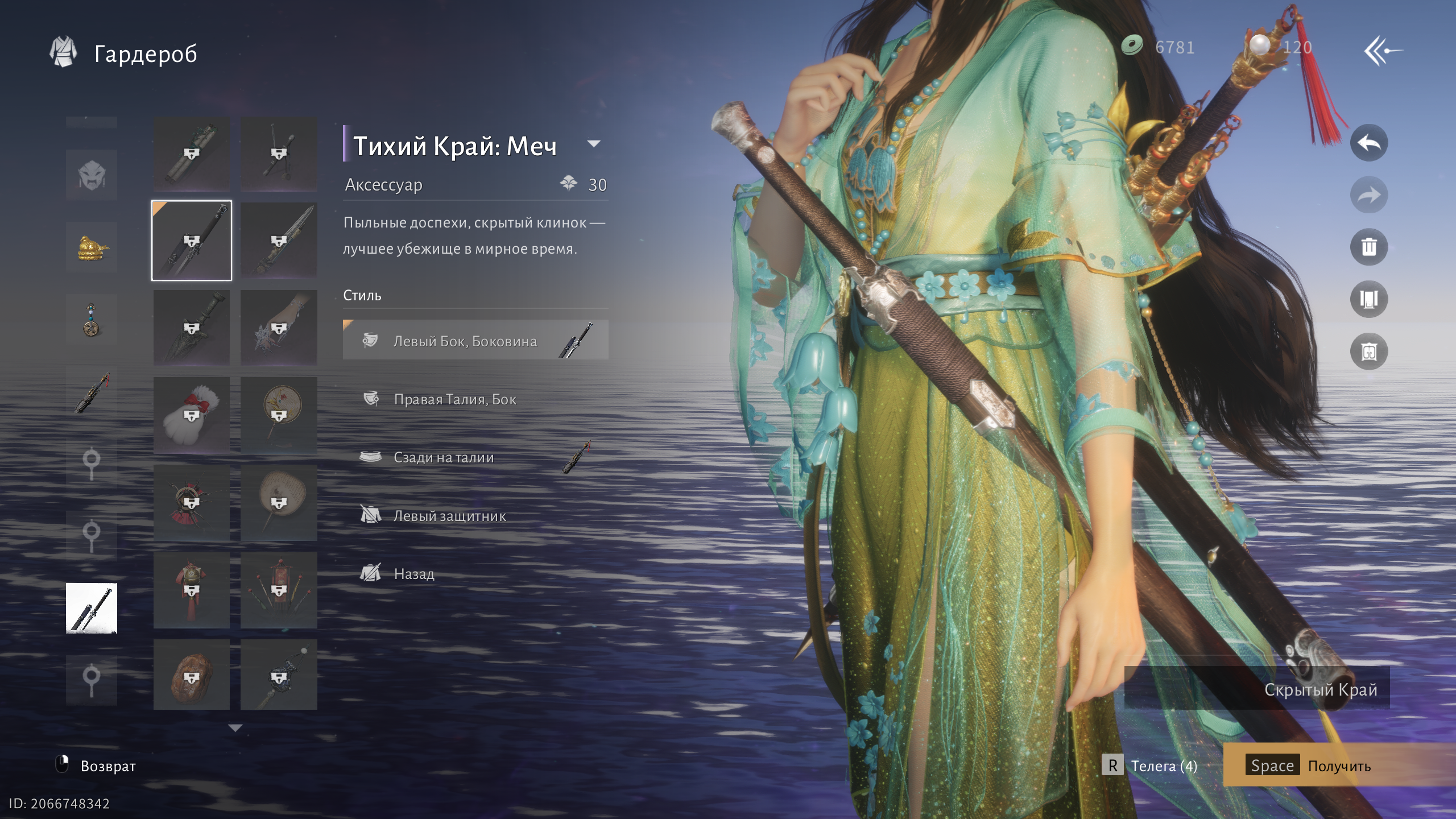Select the brown walnut-shaped accessory
Image resolution: width=1456 pixels, height=819 pixels.
[x=192, y=675]
